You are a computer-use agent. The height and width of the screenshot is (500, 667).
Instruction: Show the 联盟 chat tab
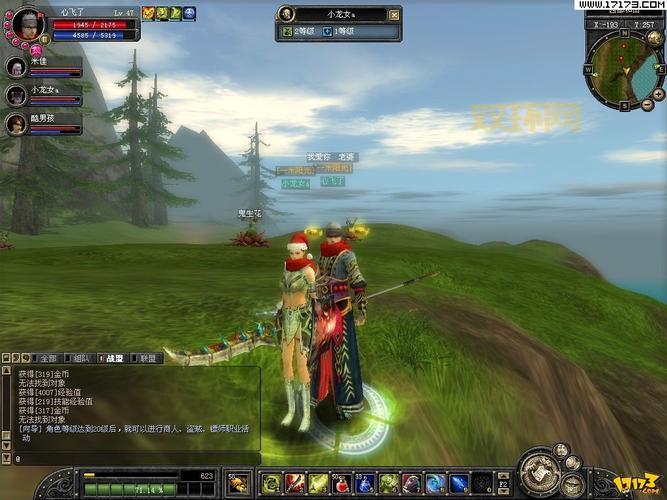point(148,357)
